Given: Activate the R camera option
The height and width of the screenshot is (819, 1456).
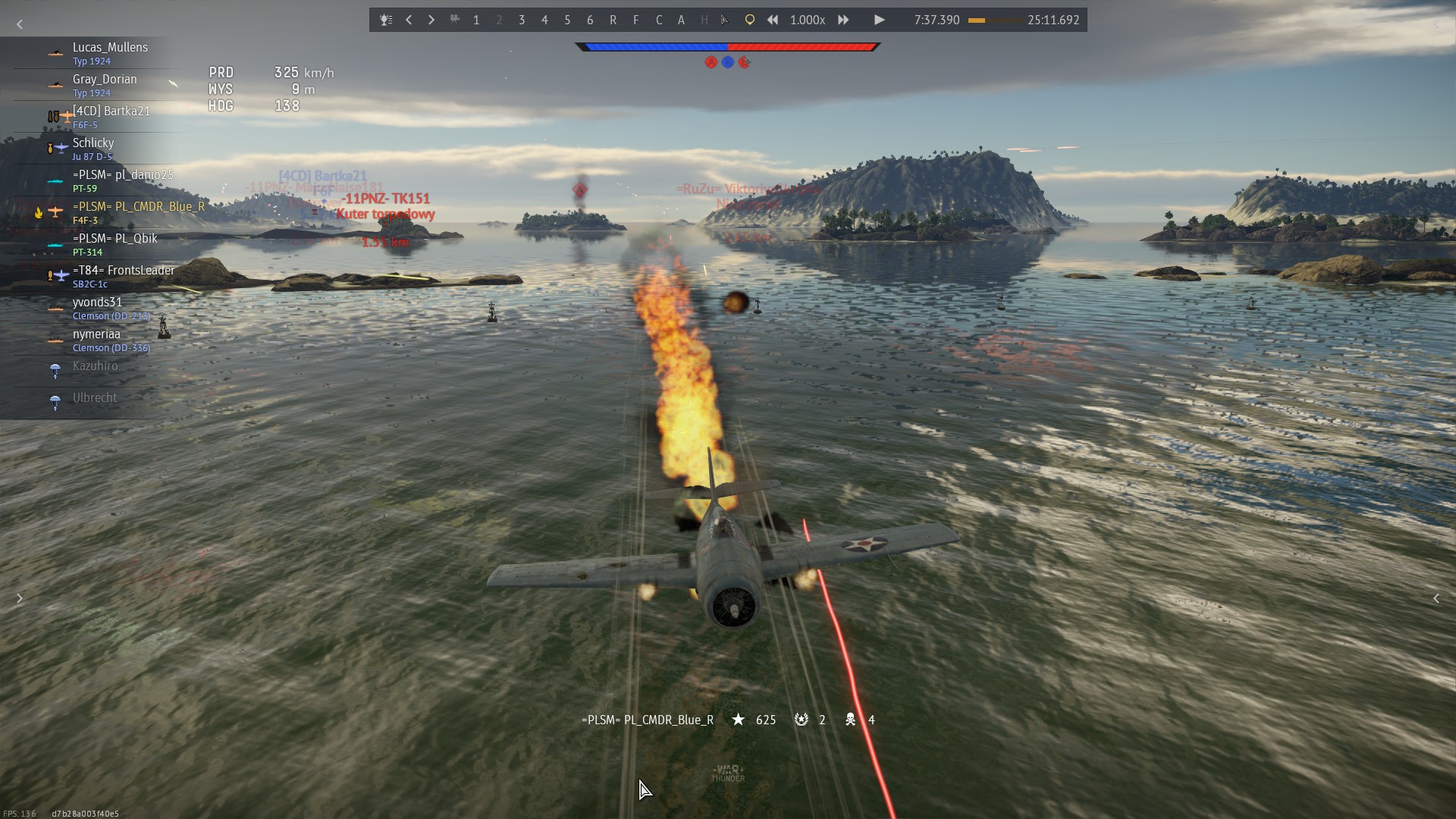Looking at the screenshot, I should pyautogui.click(x=613, y=20).
